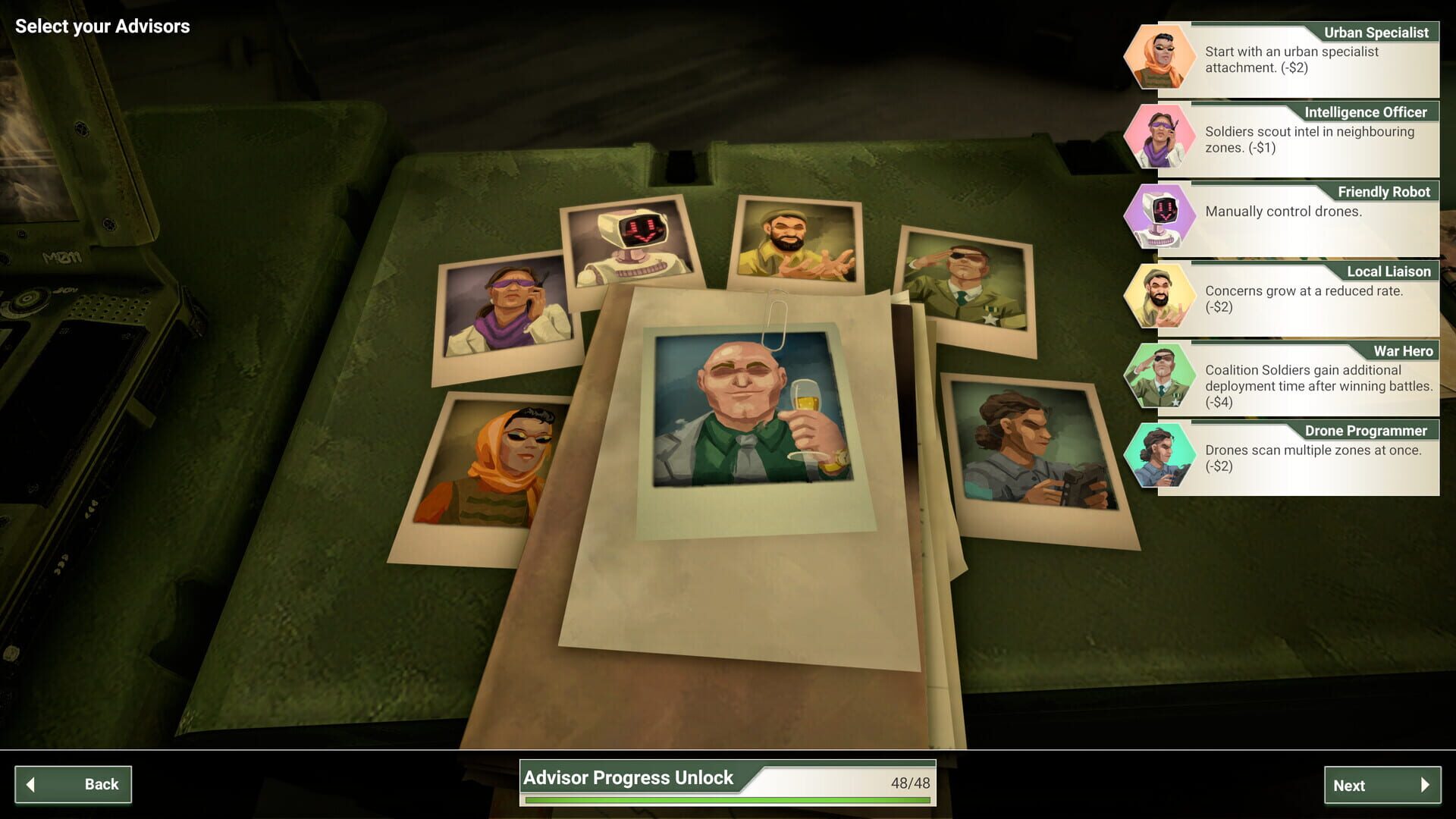Click the forward arrow icon on Next
This screenshot has width=1456, height=819.
point(1424,786)
